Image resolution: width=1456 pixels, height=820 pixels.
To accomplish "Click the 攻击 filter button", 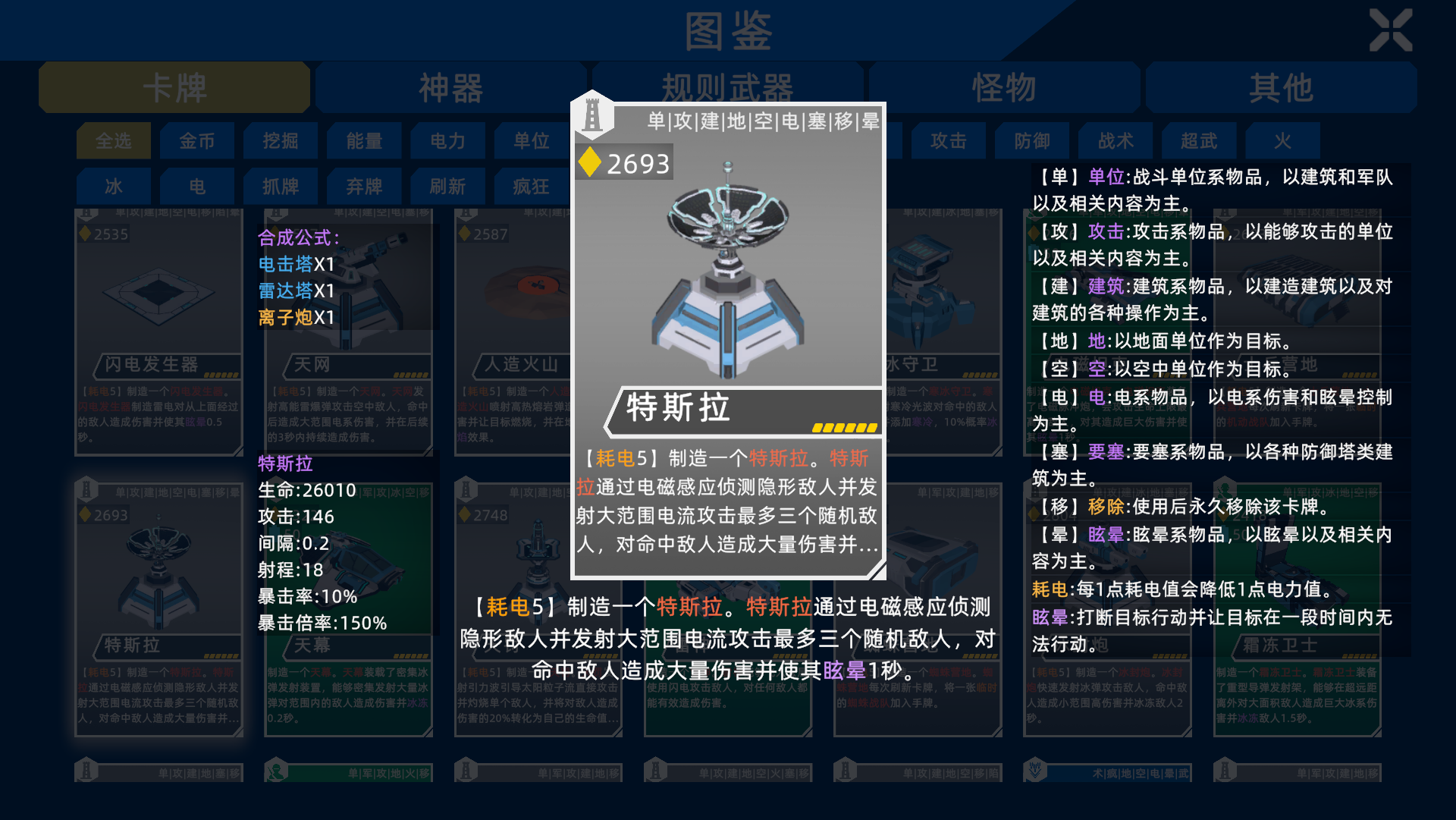I will [948, 140].
